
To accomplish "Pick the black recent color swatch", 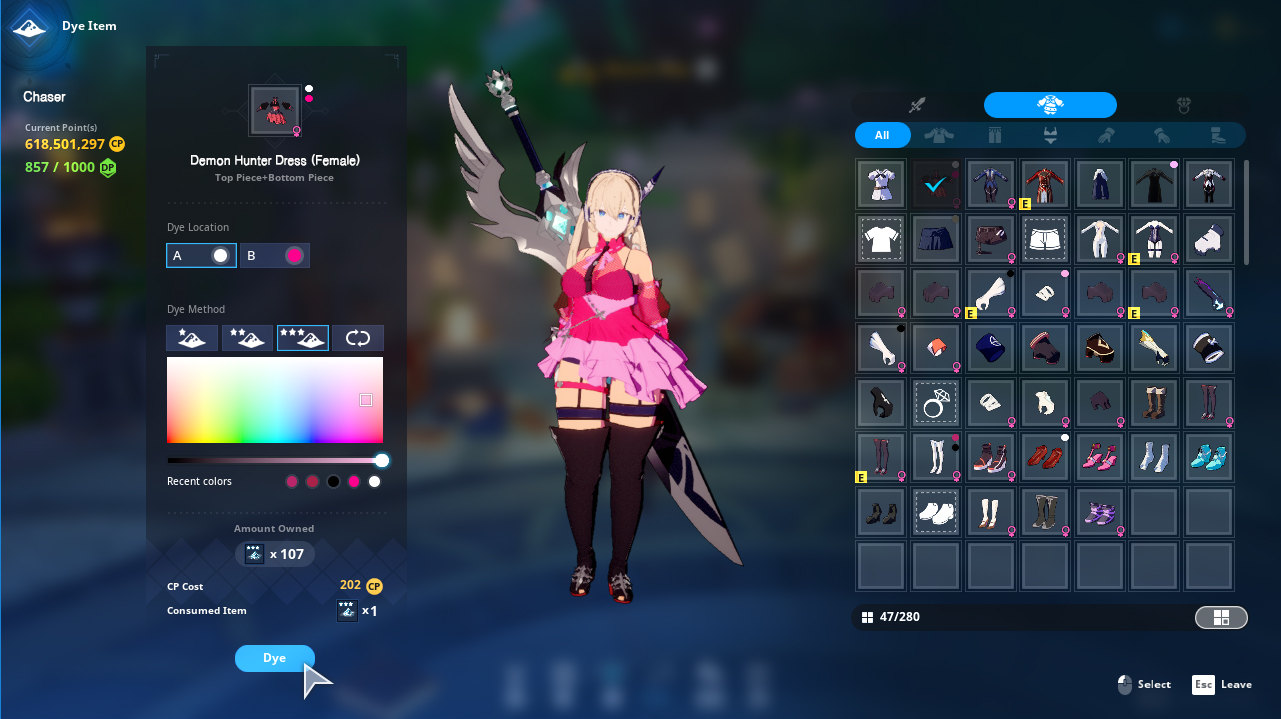I will (x=333, y=482).
